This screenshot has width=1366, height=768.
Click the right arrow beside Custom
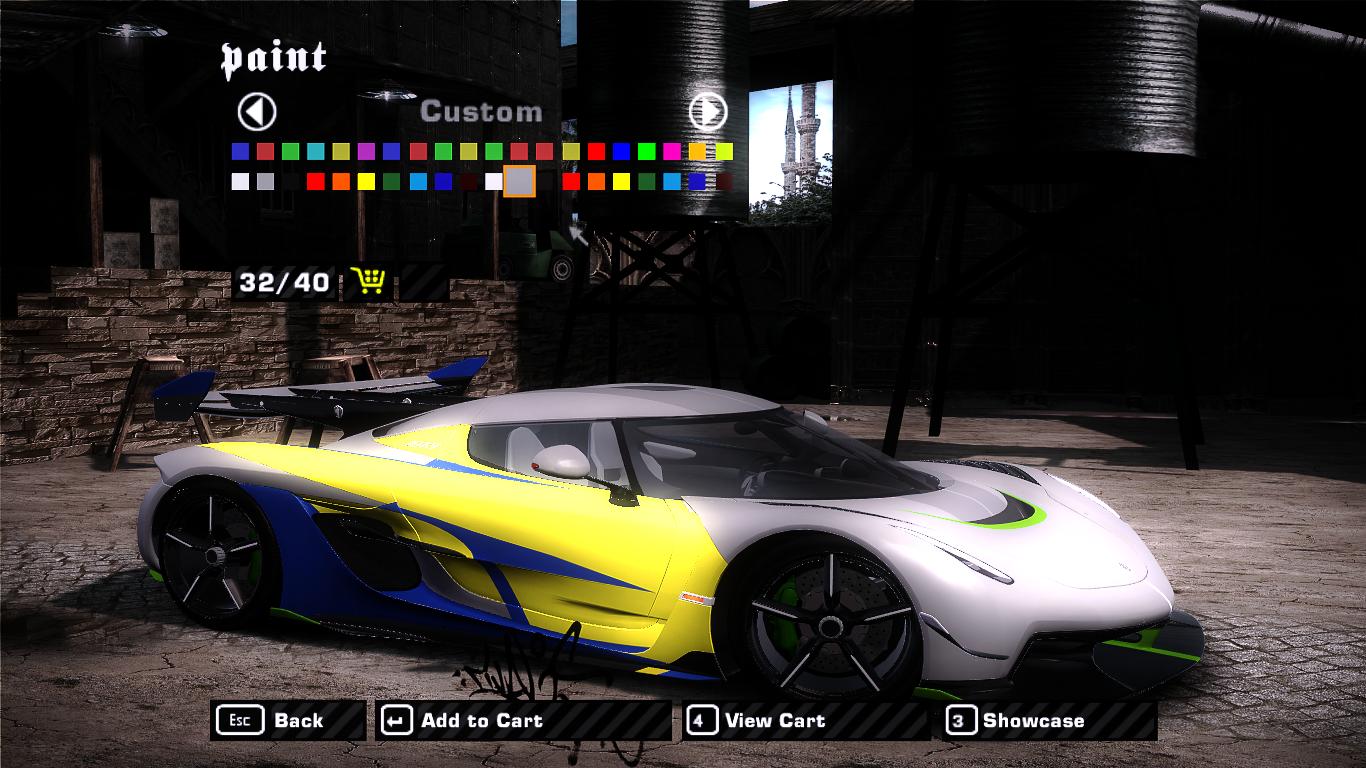pos(710,112)
